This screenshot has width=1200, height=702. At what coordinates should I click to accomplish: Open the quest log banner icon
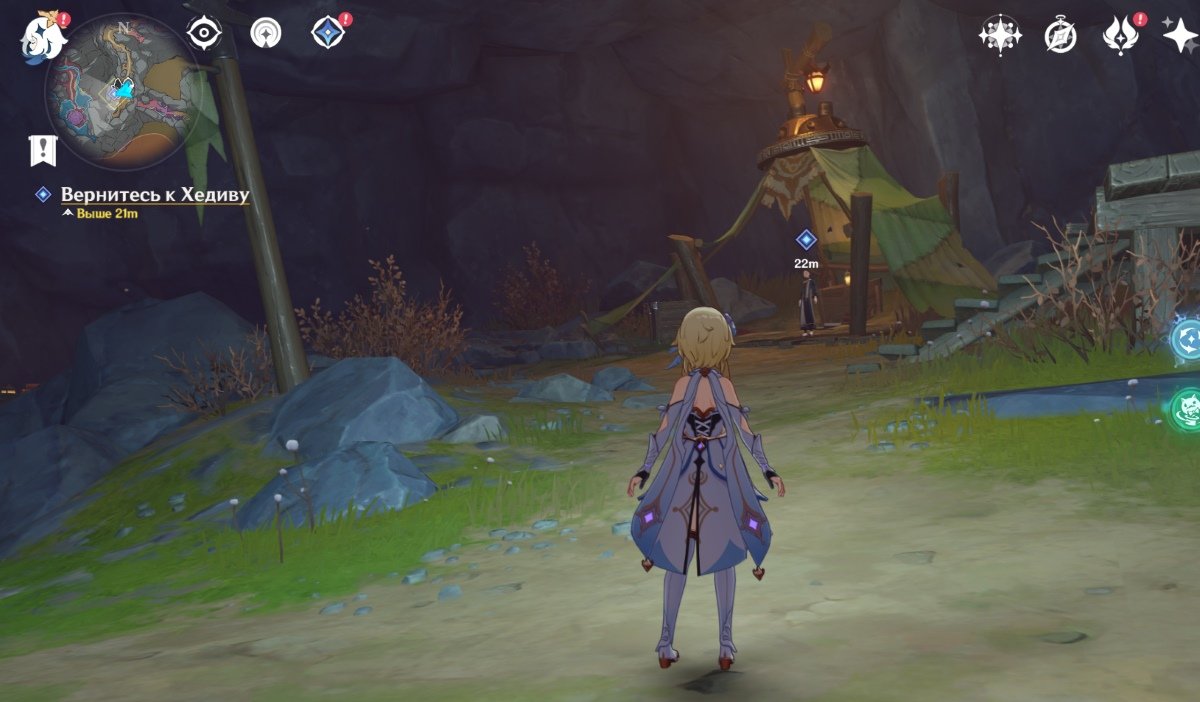coord(43,150)
